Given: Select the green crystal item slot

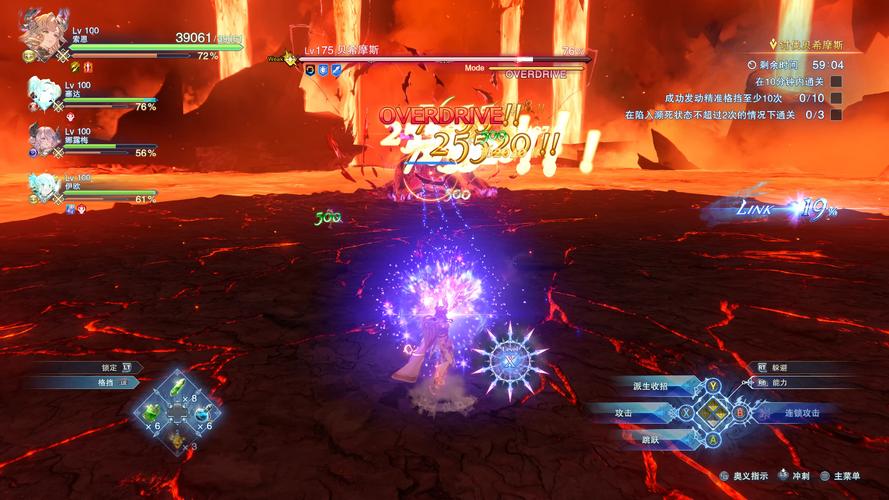Looking at the screenshot, I should click(177, 388).
